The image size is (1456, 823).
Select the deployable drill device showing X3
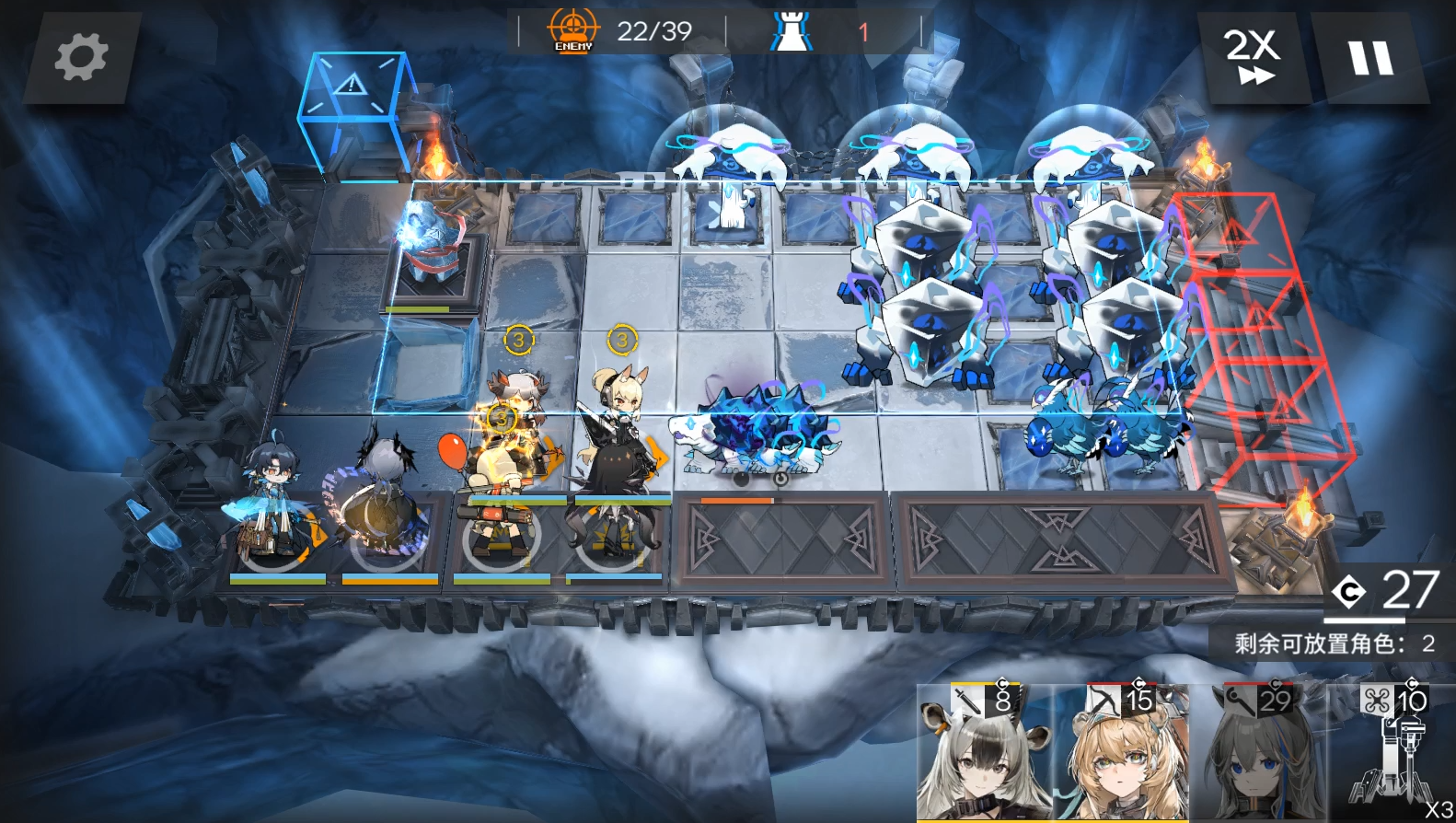click(x=1392, y=757)
